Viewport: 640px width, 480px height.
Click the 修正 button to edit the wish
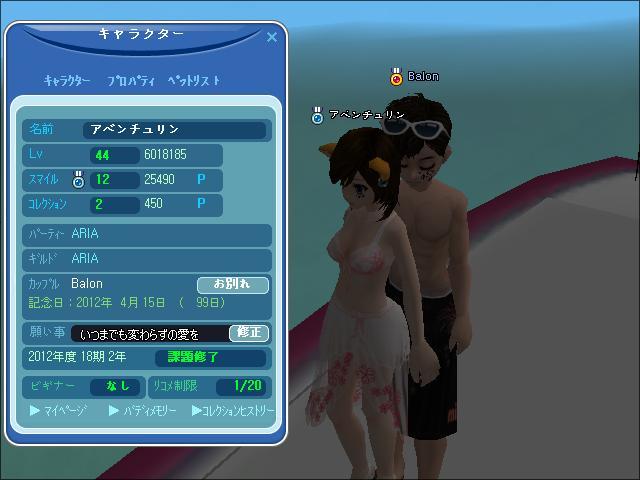tap(248, 333)
